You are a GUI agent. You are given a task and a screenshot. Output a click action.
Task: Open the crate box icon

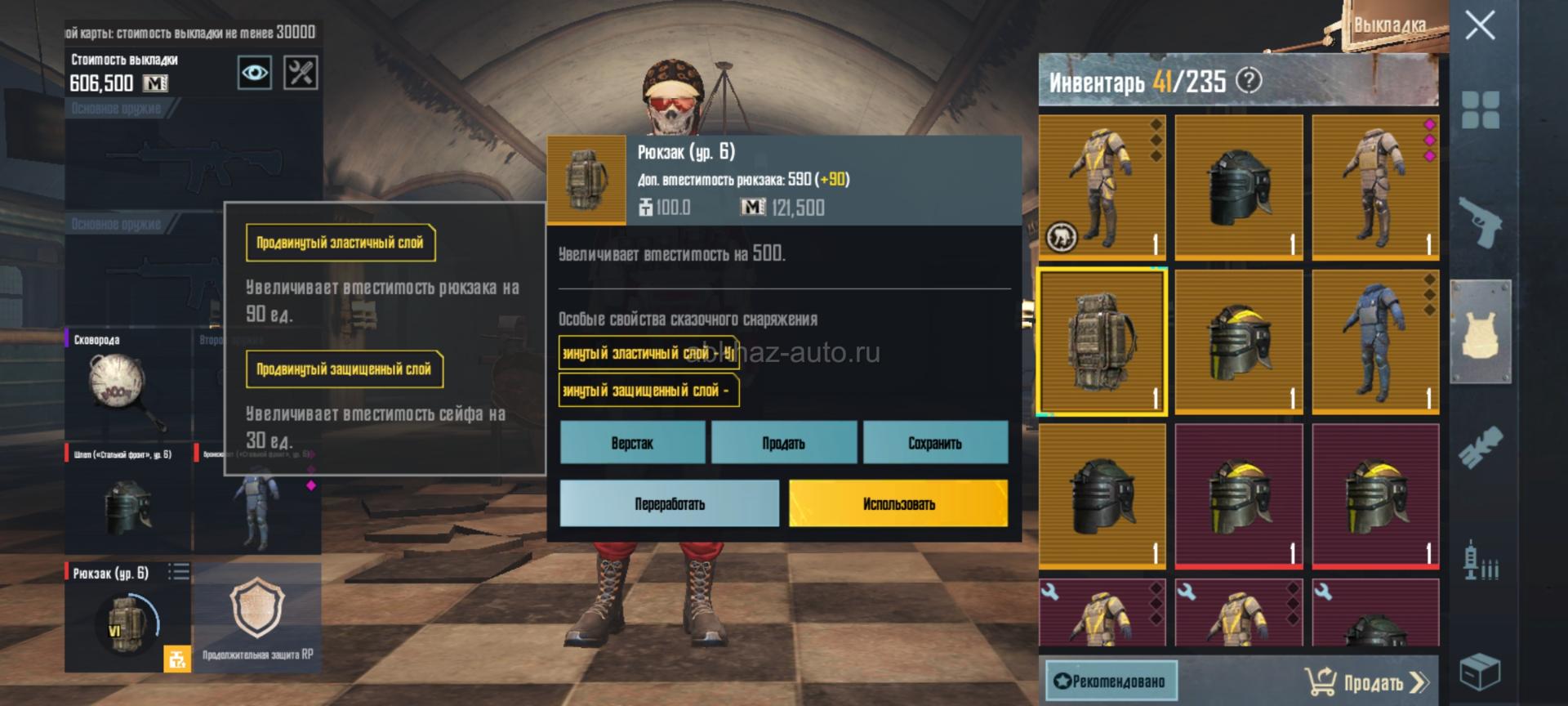tap(1480, 672)
